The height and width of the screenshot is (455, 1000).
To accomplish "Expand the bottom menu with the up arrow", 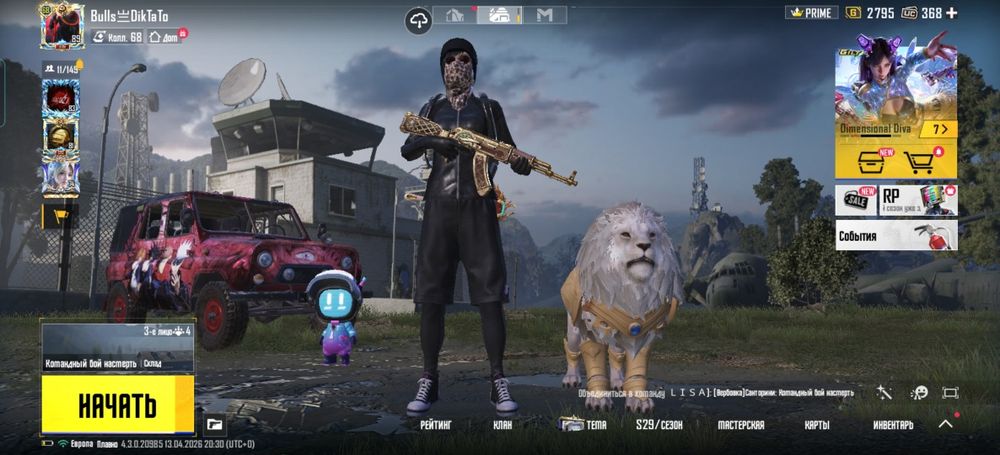I will click(x=945, y=424).
